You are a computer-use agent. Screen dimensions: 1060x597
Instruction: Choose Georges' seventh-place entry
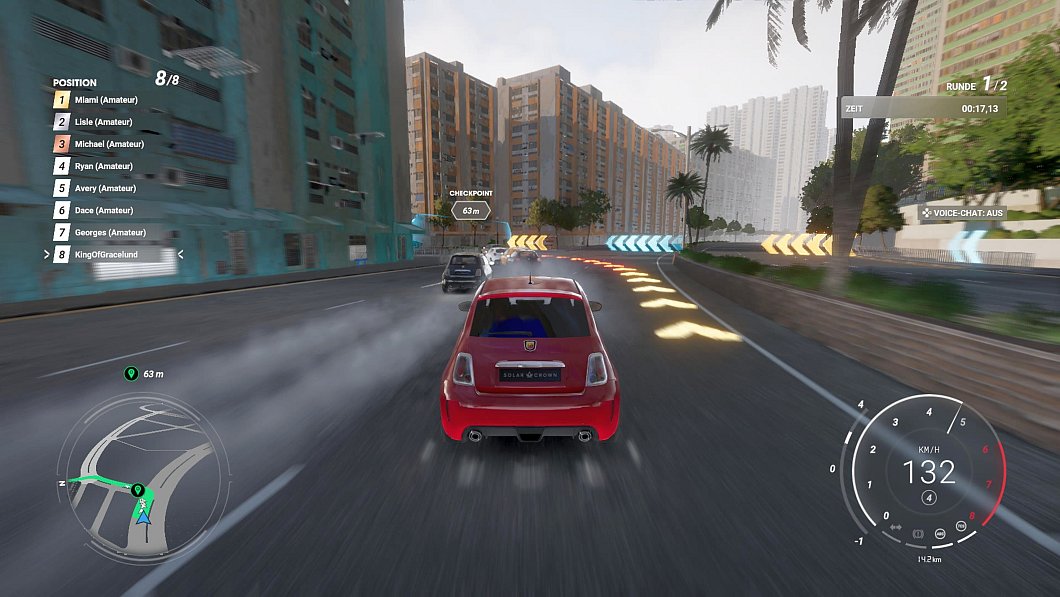coord(109,232)
